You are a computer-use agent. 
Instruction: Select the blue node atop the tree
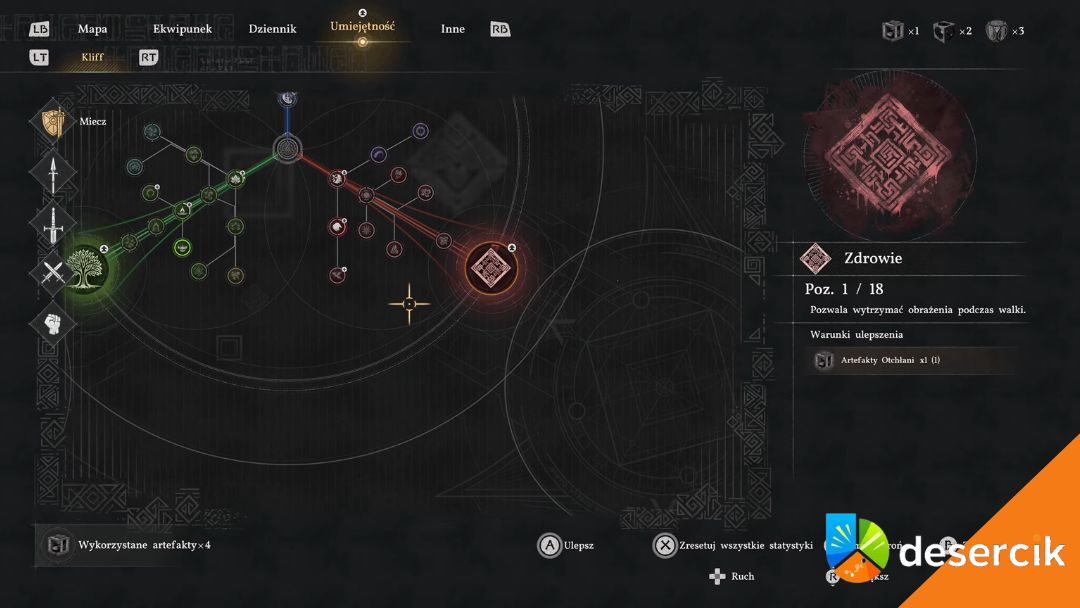click(x=288, y=97)
